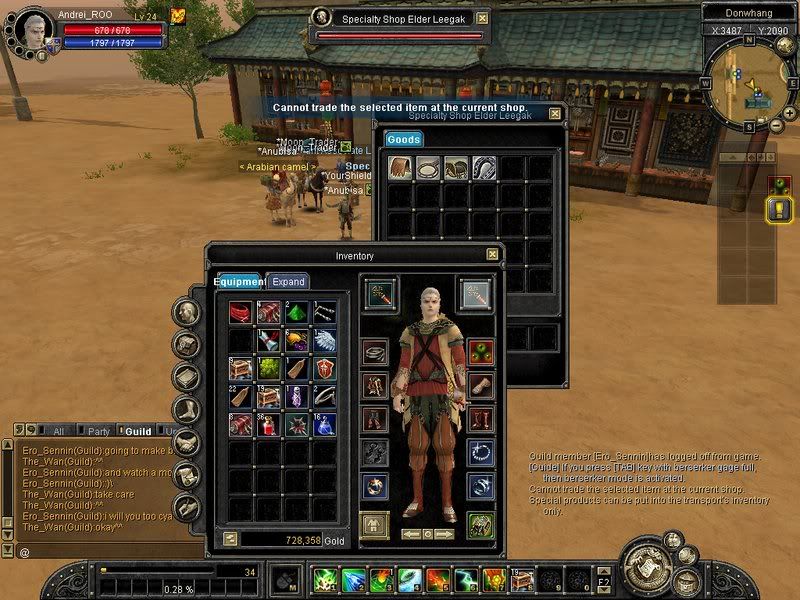Image resolution: width=800 pixels, height=600 pixels.
Task: Select the red shield item in inventory
Action: pyautogui.click(x=324, y=369)
